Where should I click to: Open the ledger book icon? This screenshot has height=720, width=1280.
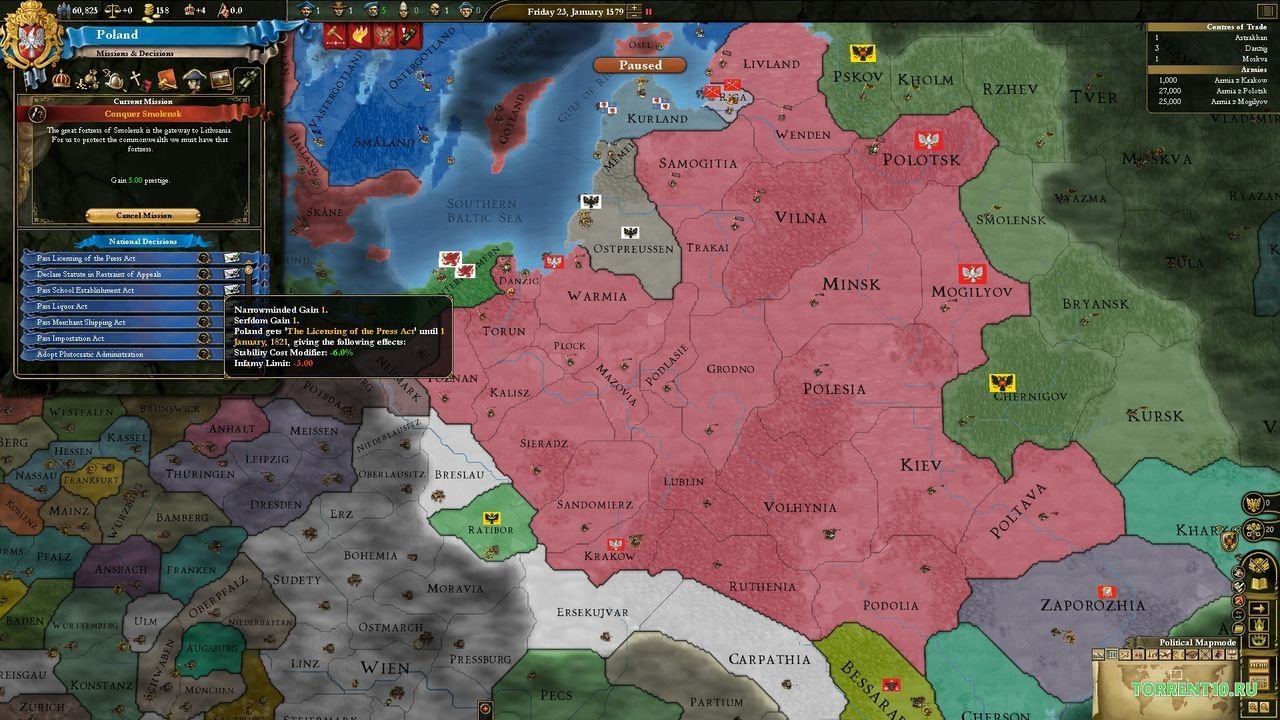1258,584
